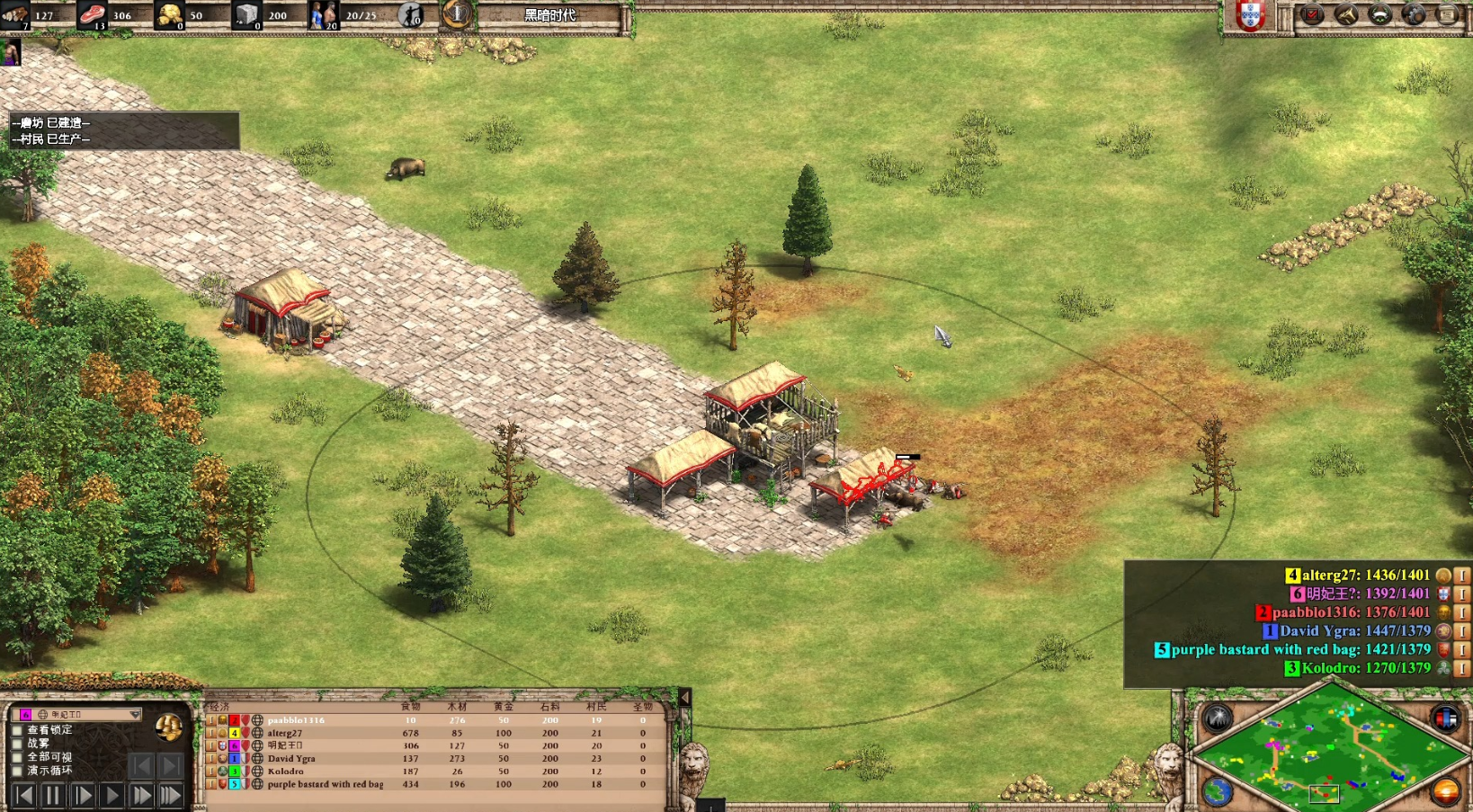Jump the view using the minimap

click(1329, 748)
